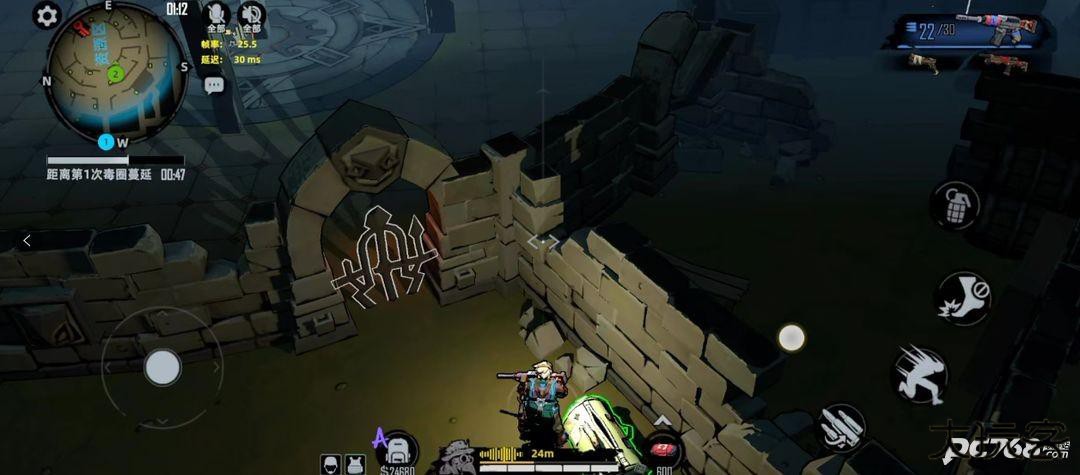Use the red medkit item
This screenshot has width=1080, height=475.
coord(662,452)
